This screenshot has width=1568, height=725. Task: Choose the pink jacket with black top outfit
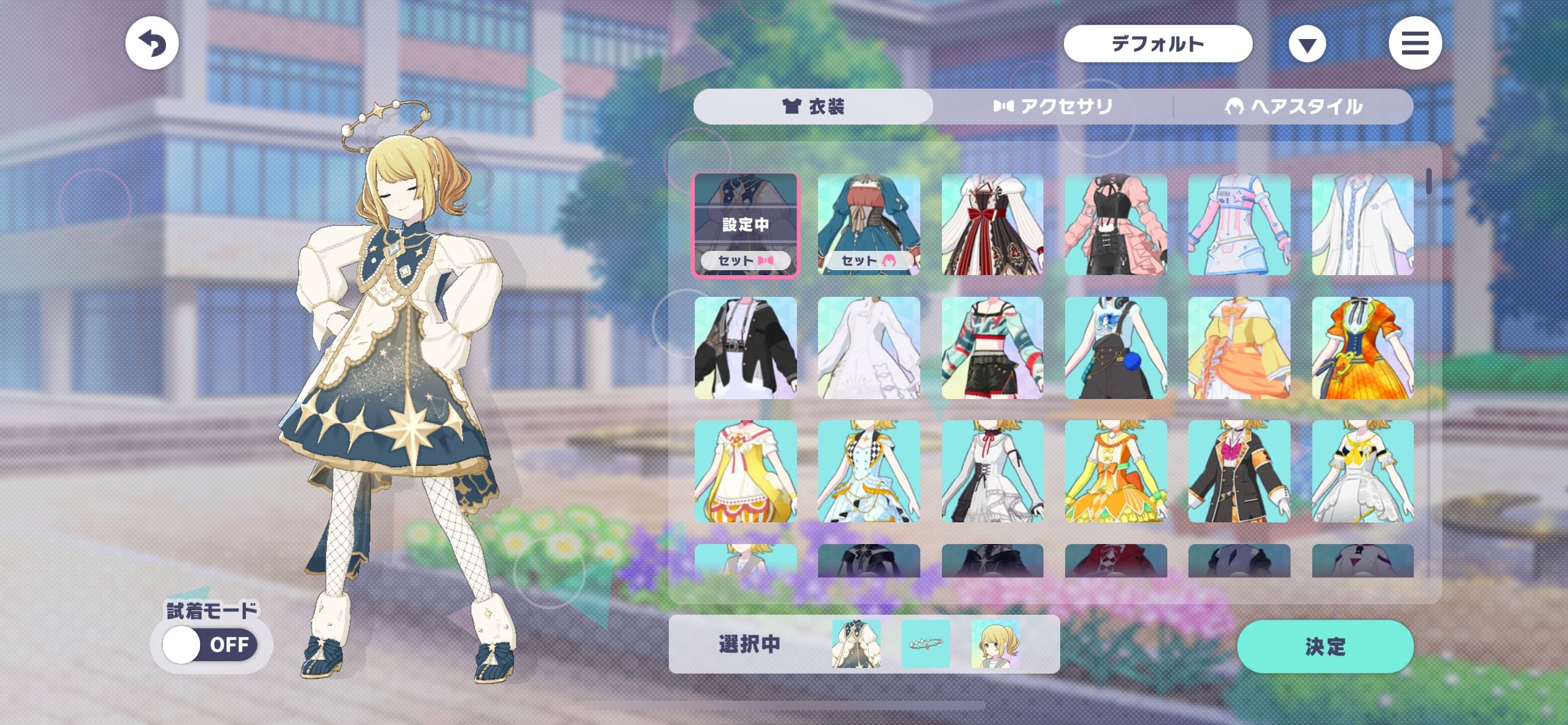click(1115, 224)
